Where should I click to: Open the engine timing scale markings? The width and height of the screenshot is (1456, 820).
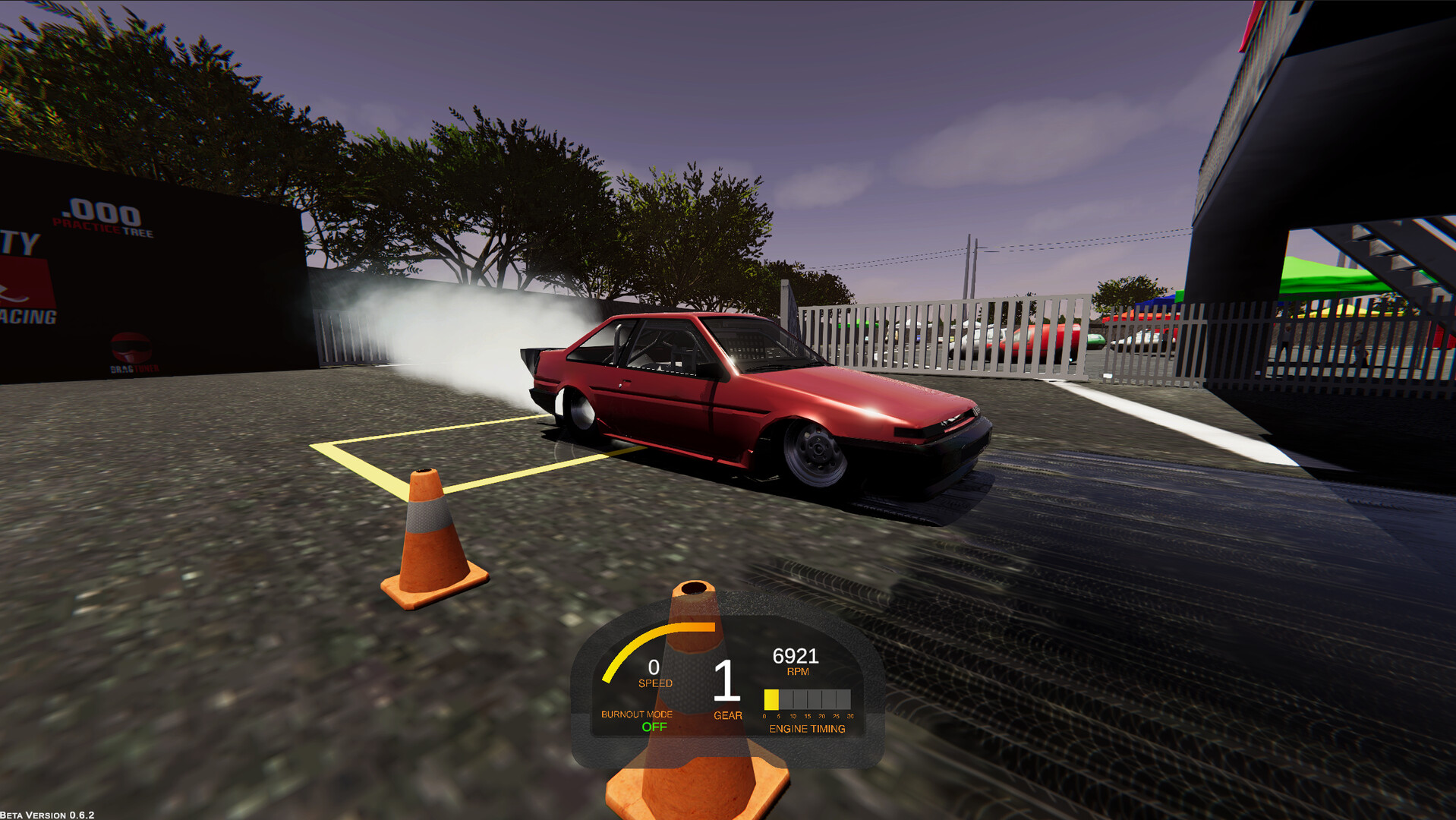click(x=807, y=714)
